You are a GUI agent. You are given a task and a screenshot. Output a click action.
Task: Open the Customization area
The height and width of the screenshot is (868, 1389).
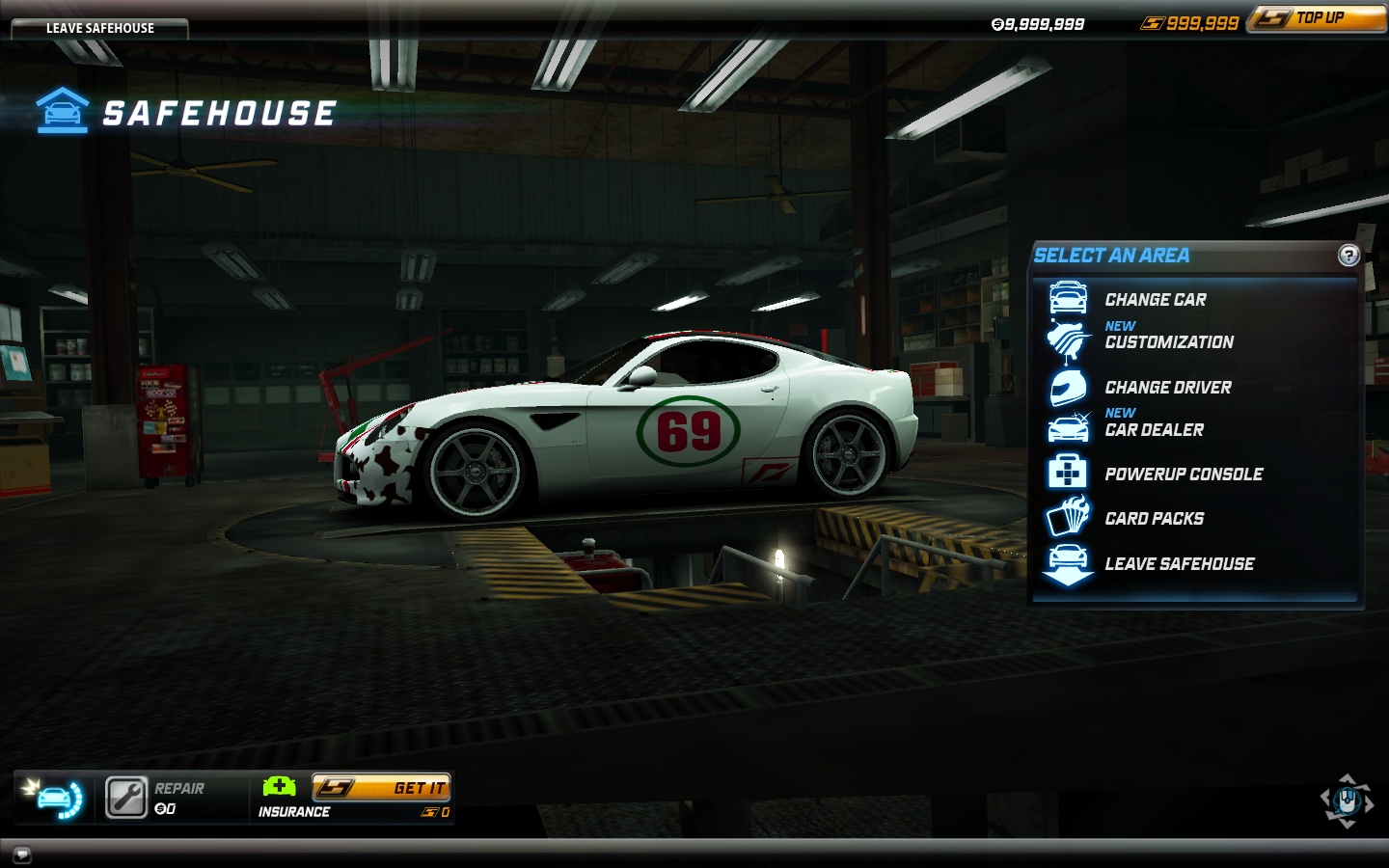coord(1168,341)
